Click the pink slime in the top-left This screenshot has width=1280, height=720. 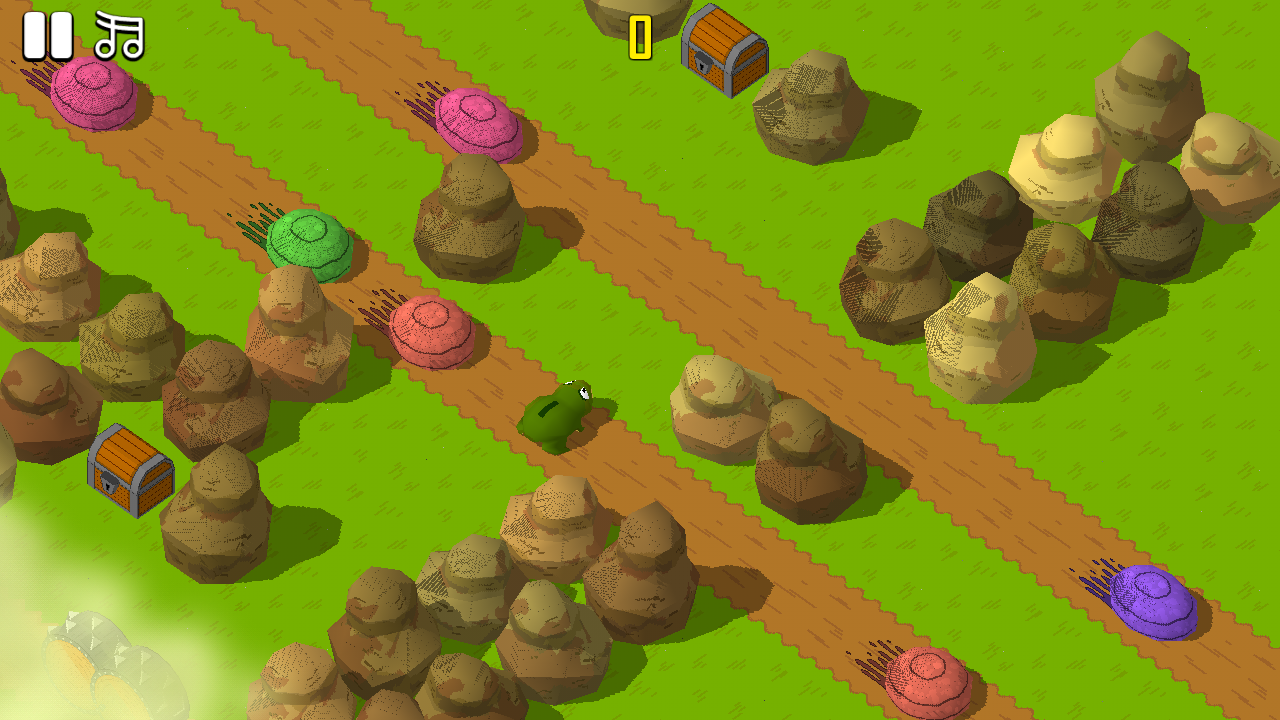(x=95, y=95)
